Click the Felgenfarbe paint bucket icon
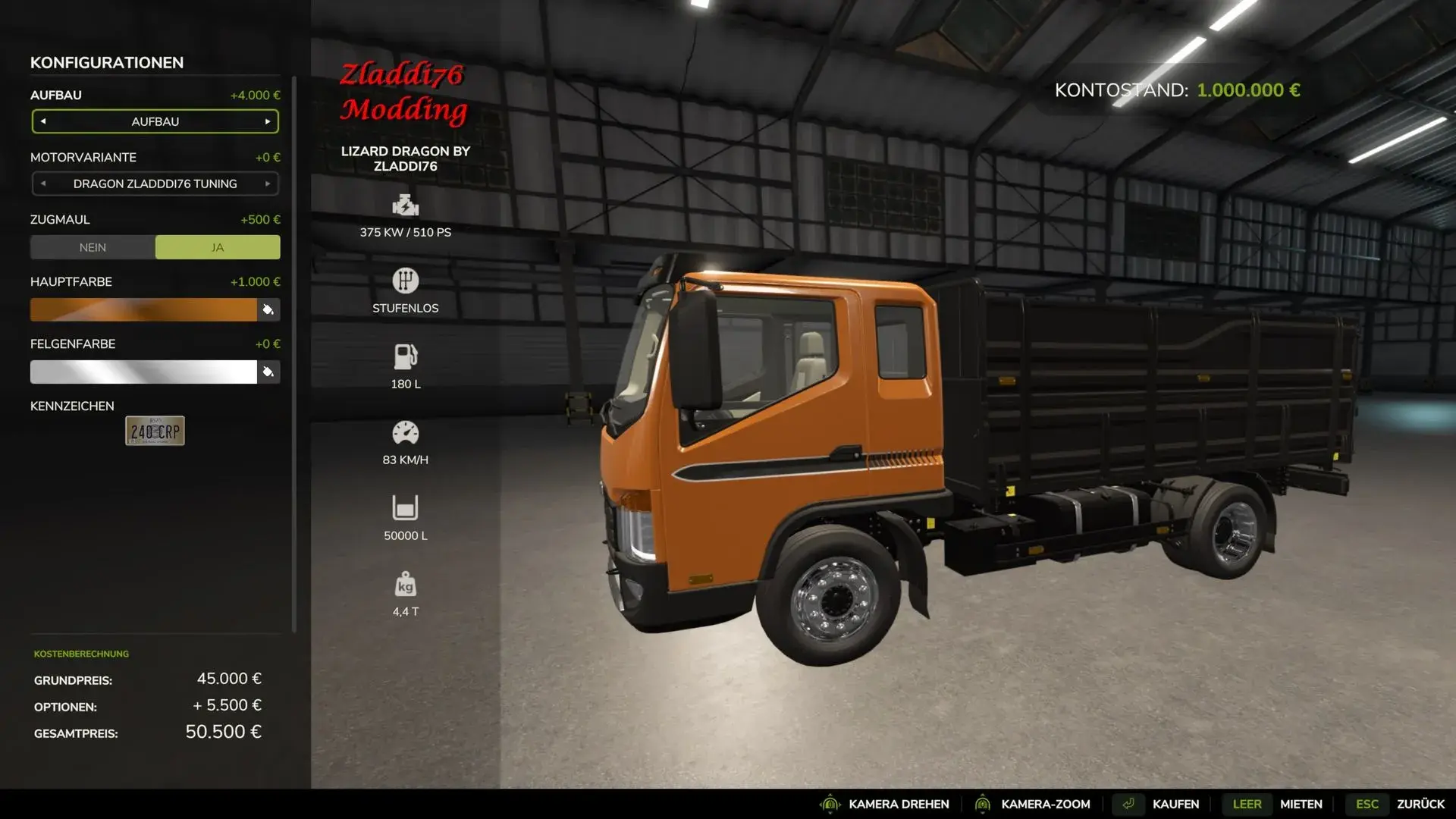 (268, 372)
